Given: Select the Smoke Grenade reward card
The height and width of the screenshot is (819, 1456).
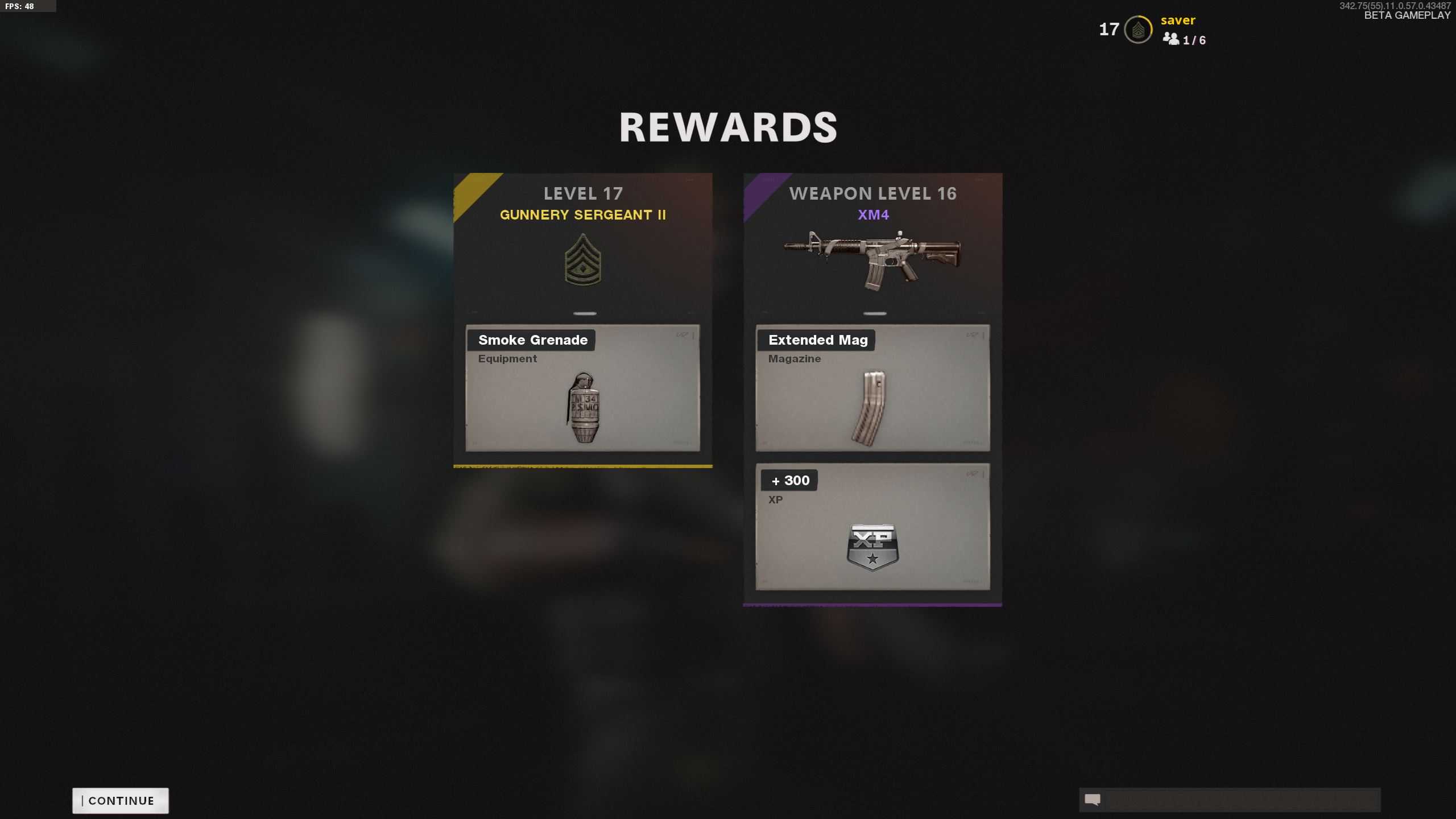Looking at the screenshot, I should (x=582, y=388).
